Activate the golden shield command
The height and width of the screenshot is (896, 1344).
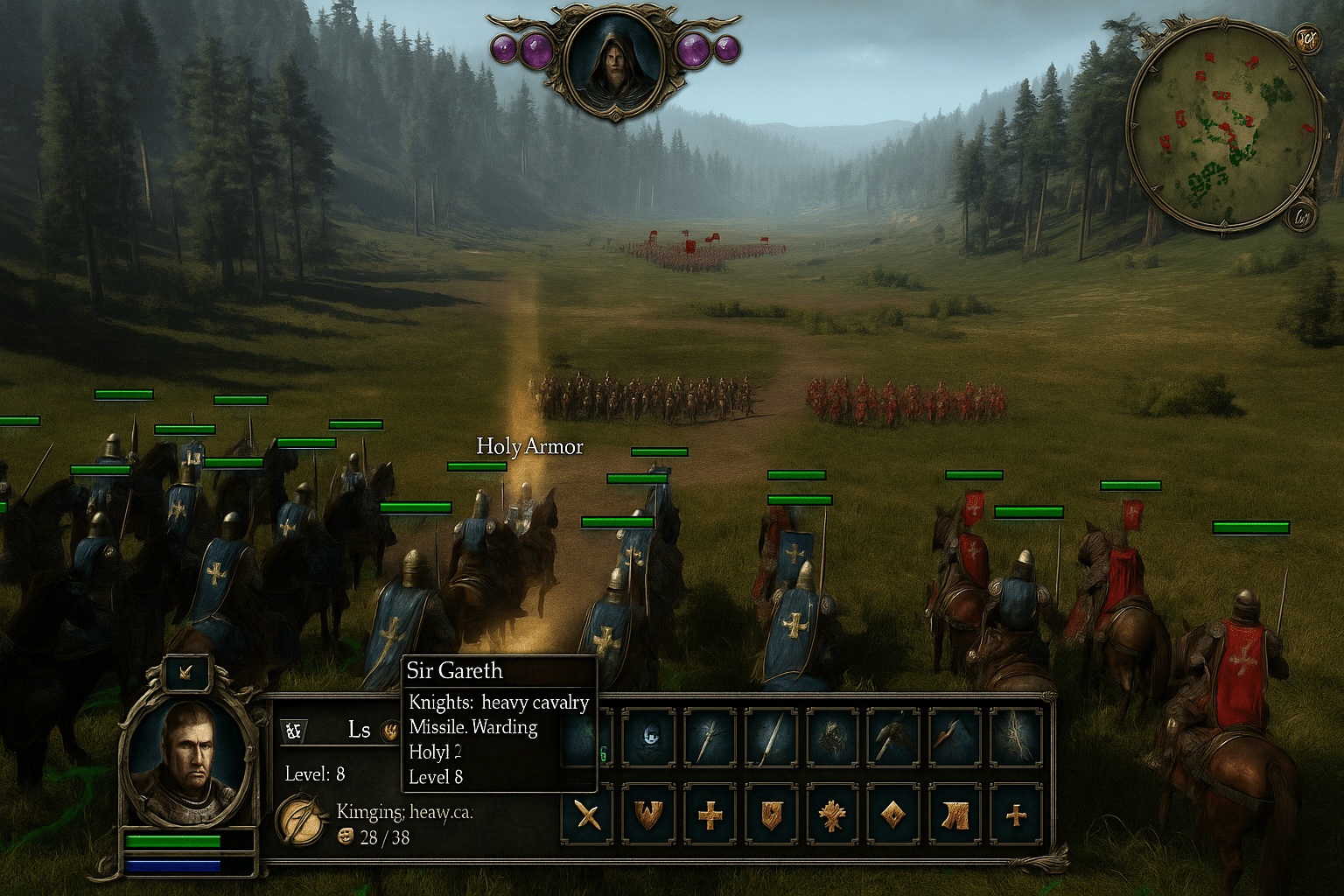pyautogui.click(x=771, y=816)
